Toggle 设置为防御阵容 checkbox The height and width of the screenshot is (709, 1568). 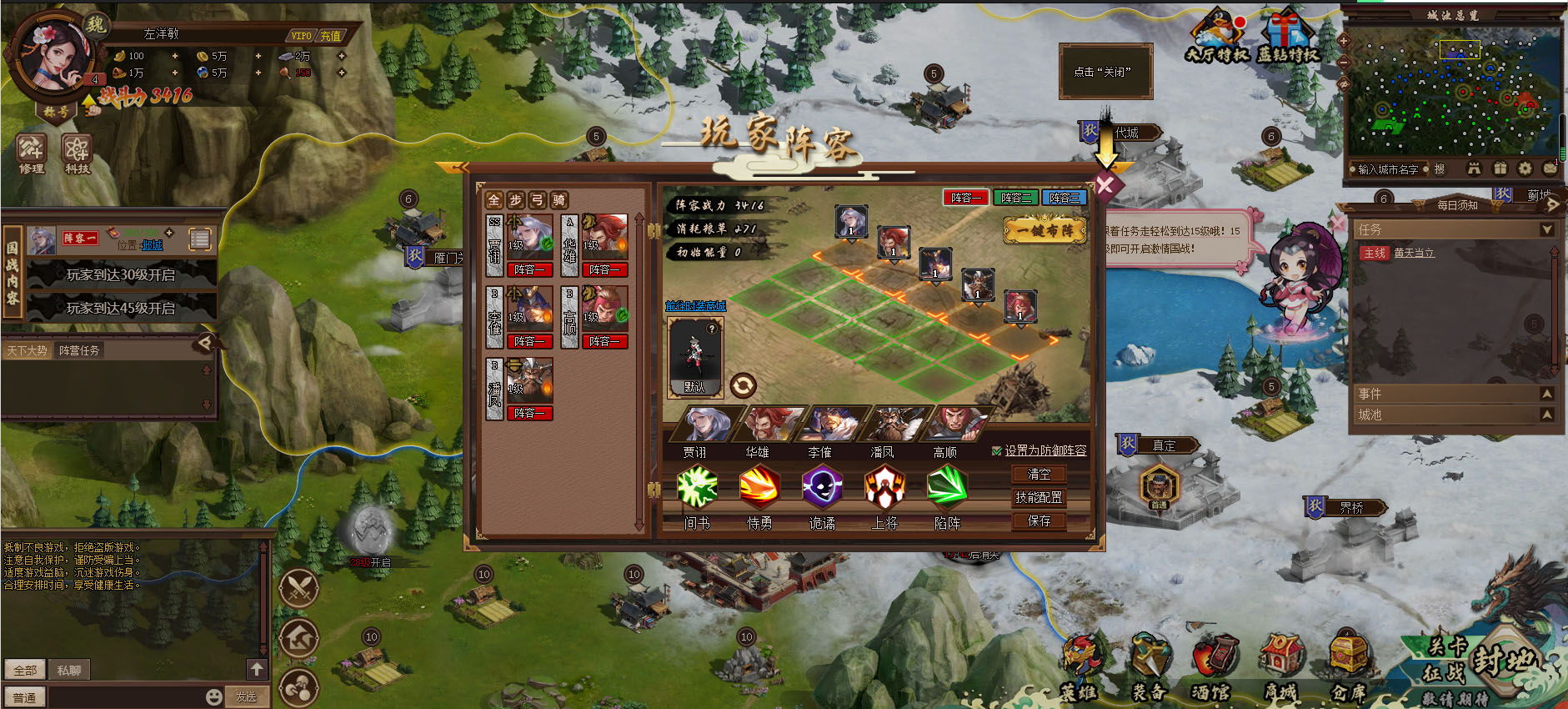click(997, 451)
